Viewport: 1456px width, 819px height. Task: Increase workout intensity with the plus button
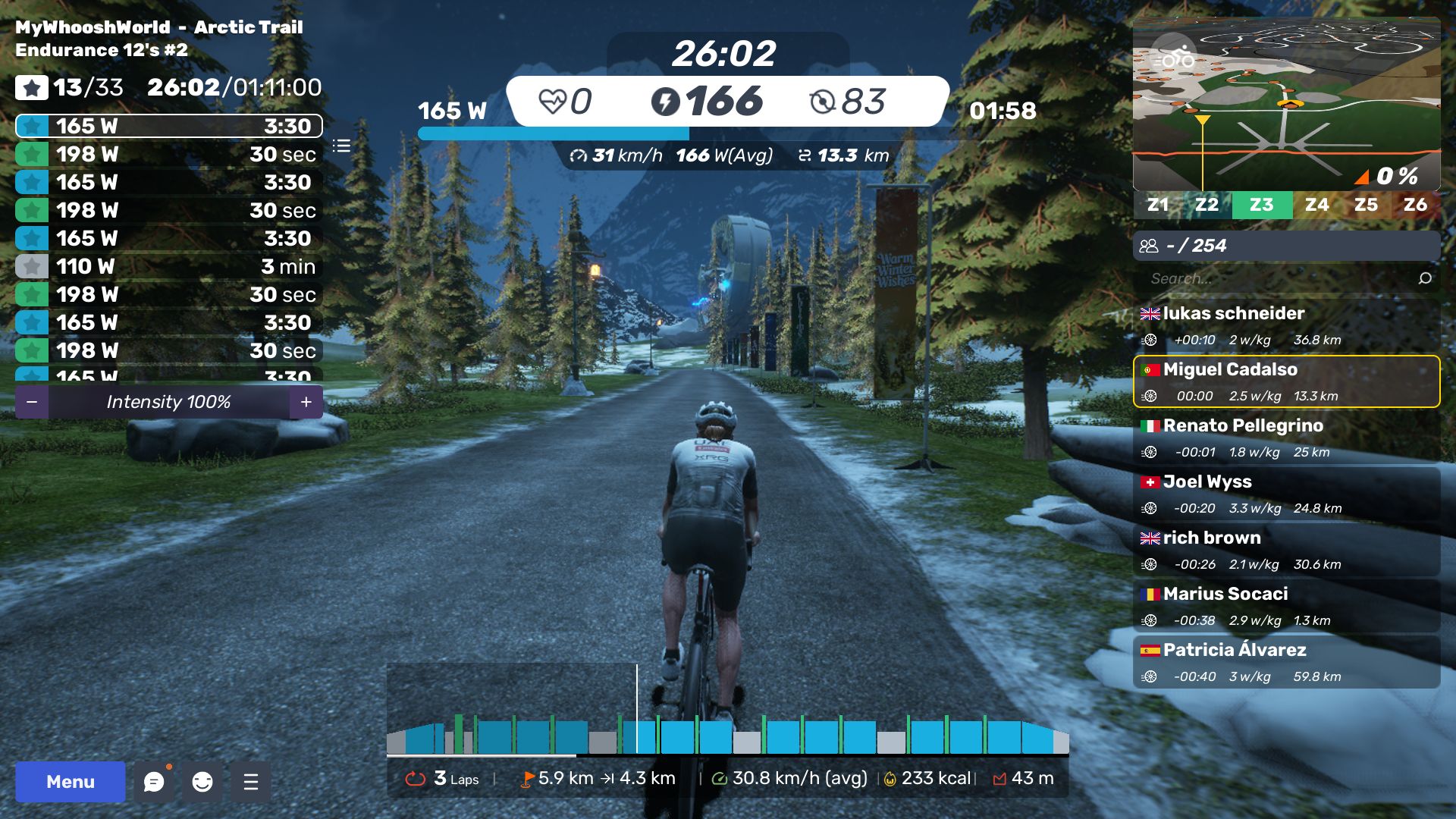pyautogui.click(x=306, y=402)
